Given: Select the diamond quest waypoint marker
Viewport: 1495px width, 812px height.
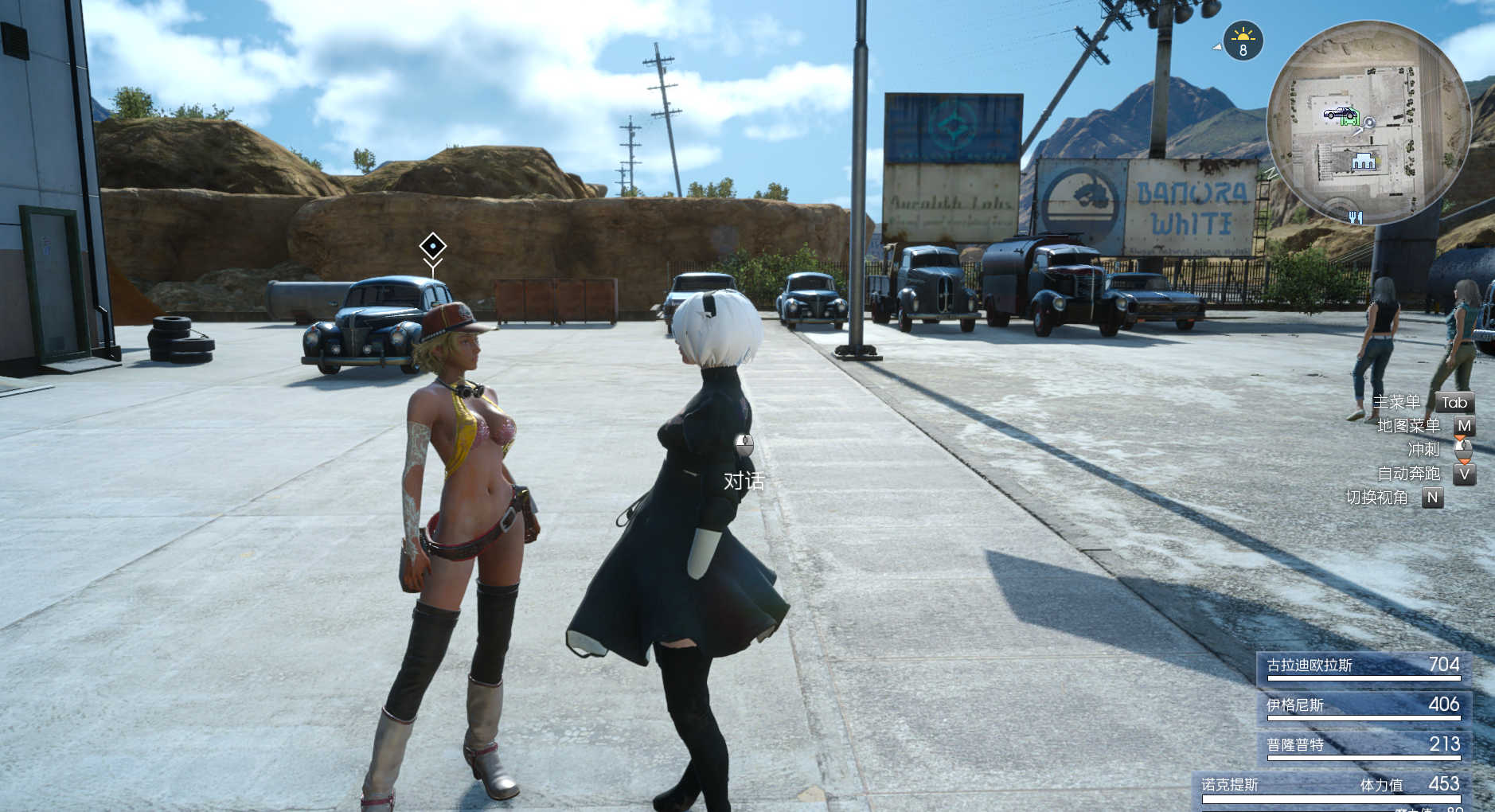Looking at the screenshot, I should (432, 246).
